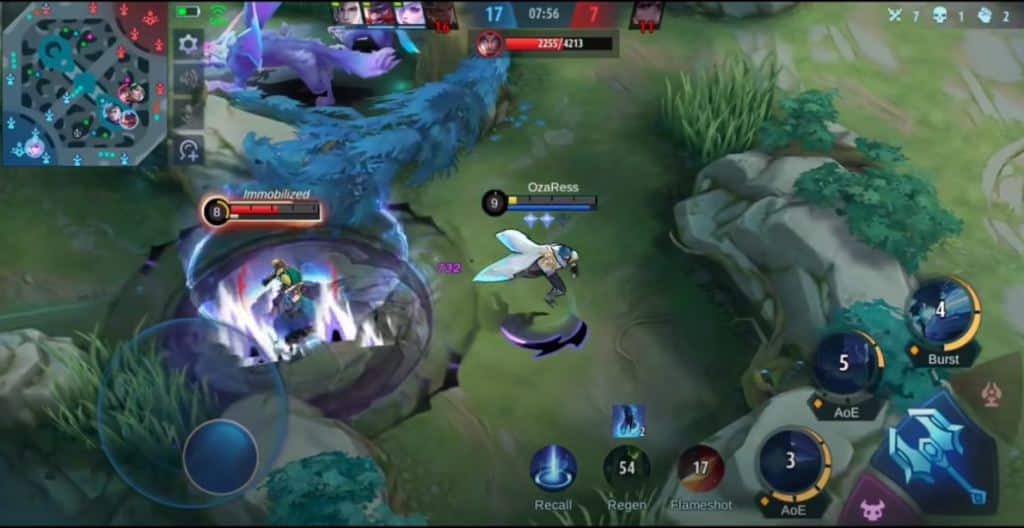The image size is (1024, 528).
Task: Tap the movement joystick knob
Action: 221,456
